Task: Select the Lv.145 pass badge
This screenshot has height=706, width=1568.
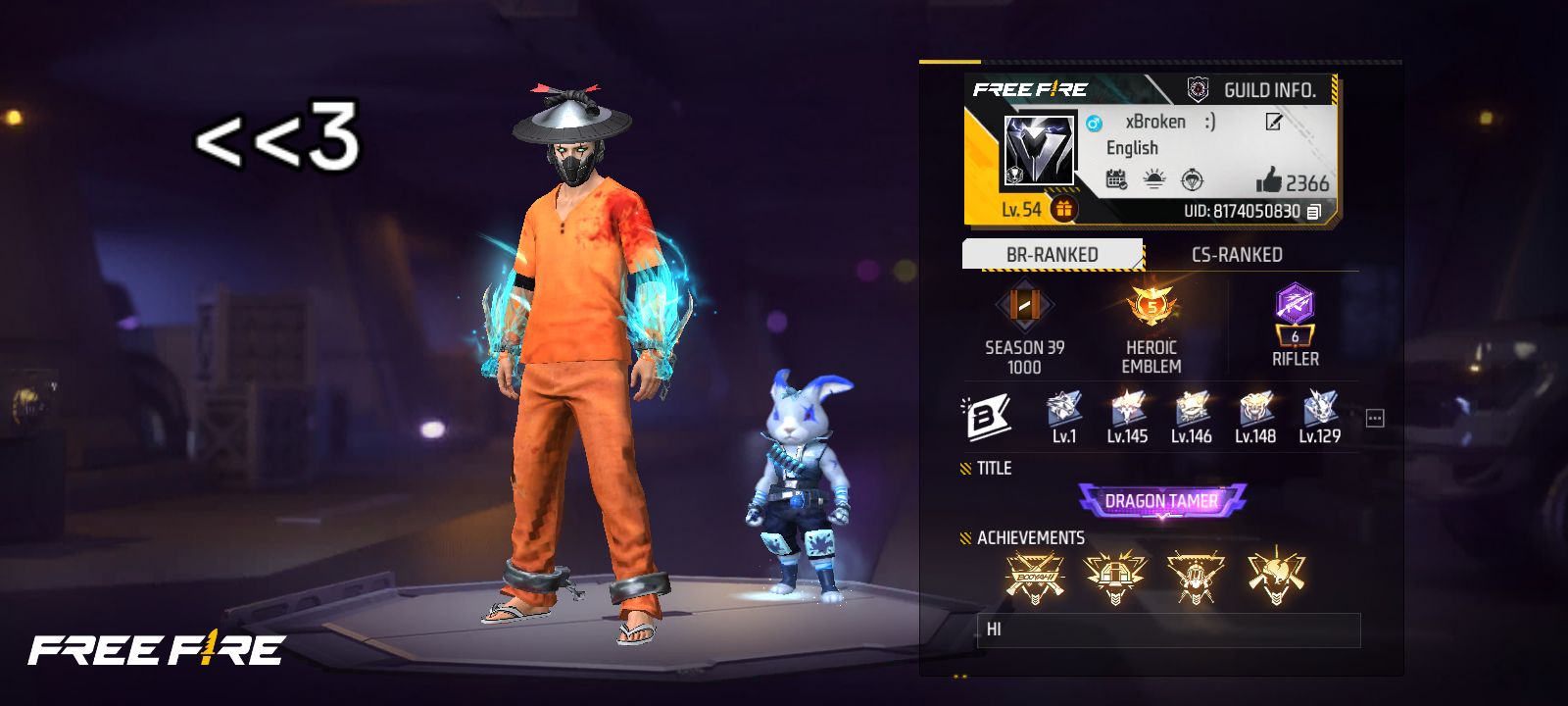Action: 1127,410
